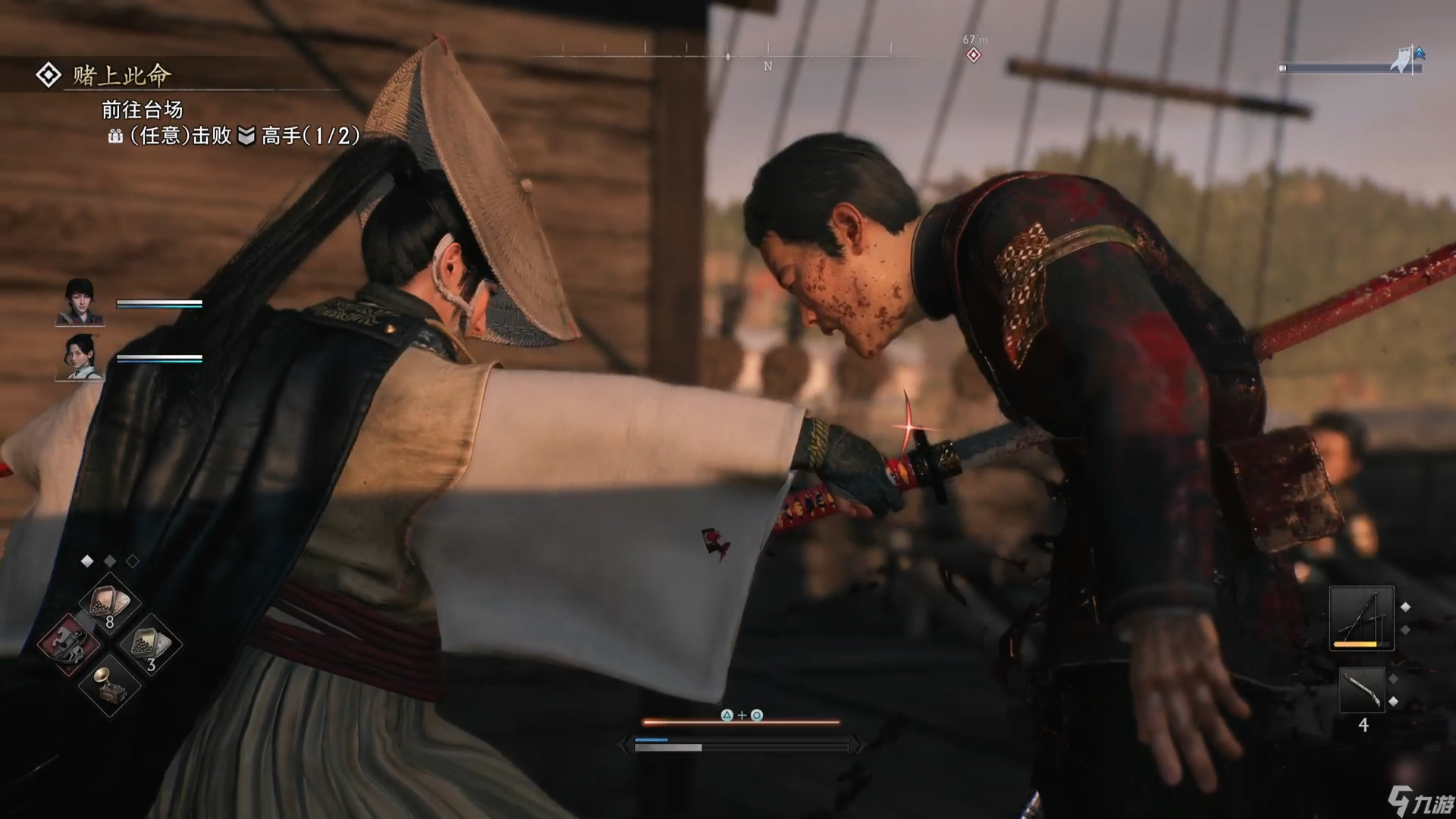Select the first ally portrait
Image resolution: width=1456 pixels, height=819 pixels.
80,302
